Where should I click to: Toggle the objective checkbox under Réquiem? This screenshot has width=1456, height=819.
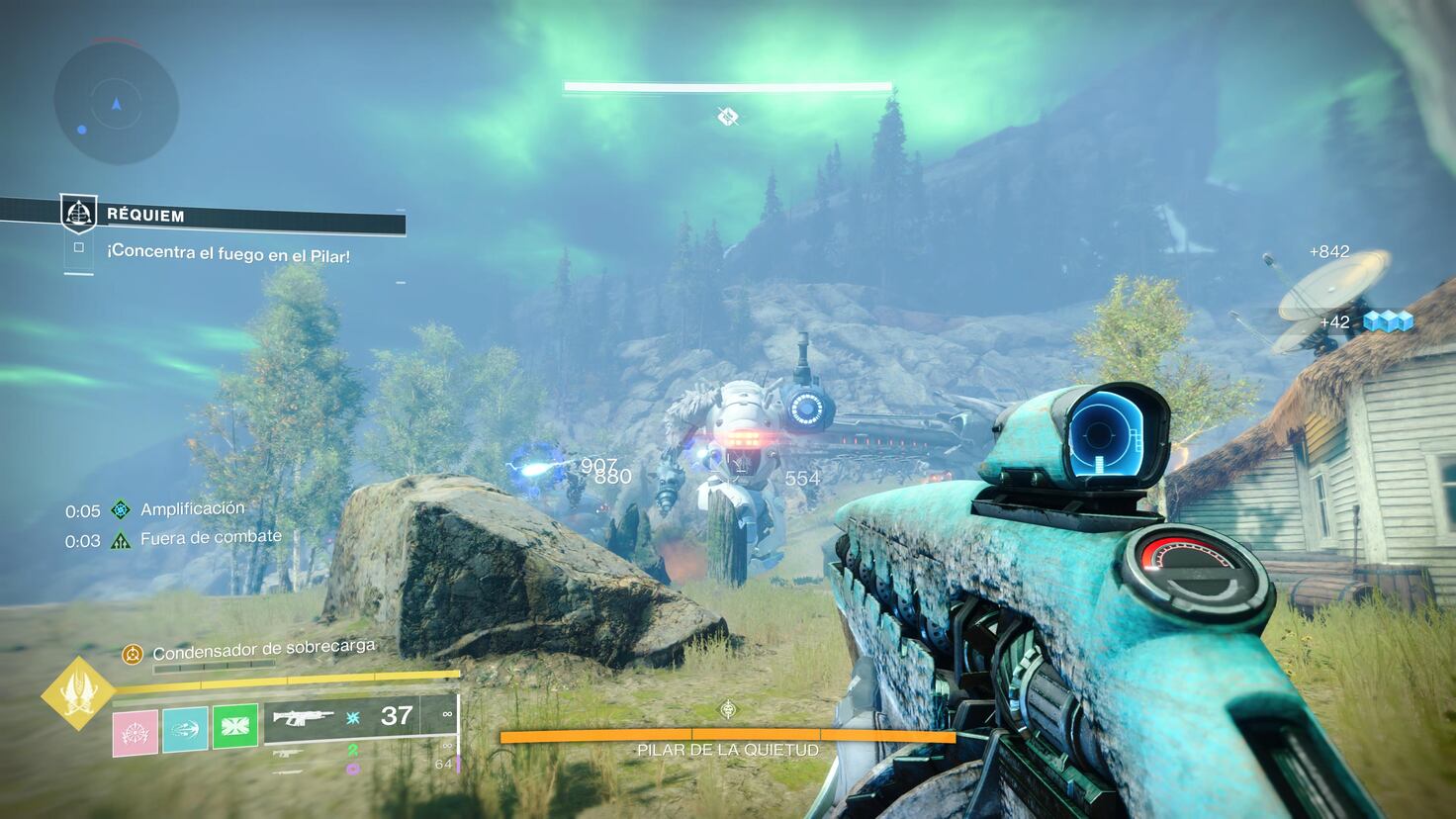[77, 249]
